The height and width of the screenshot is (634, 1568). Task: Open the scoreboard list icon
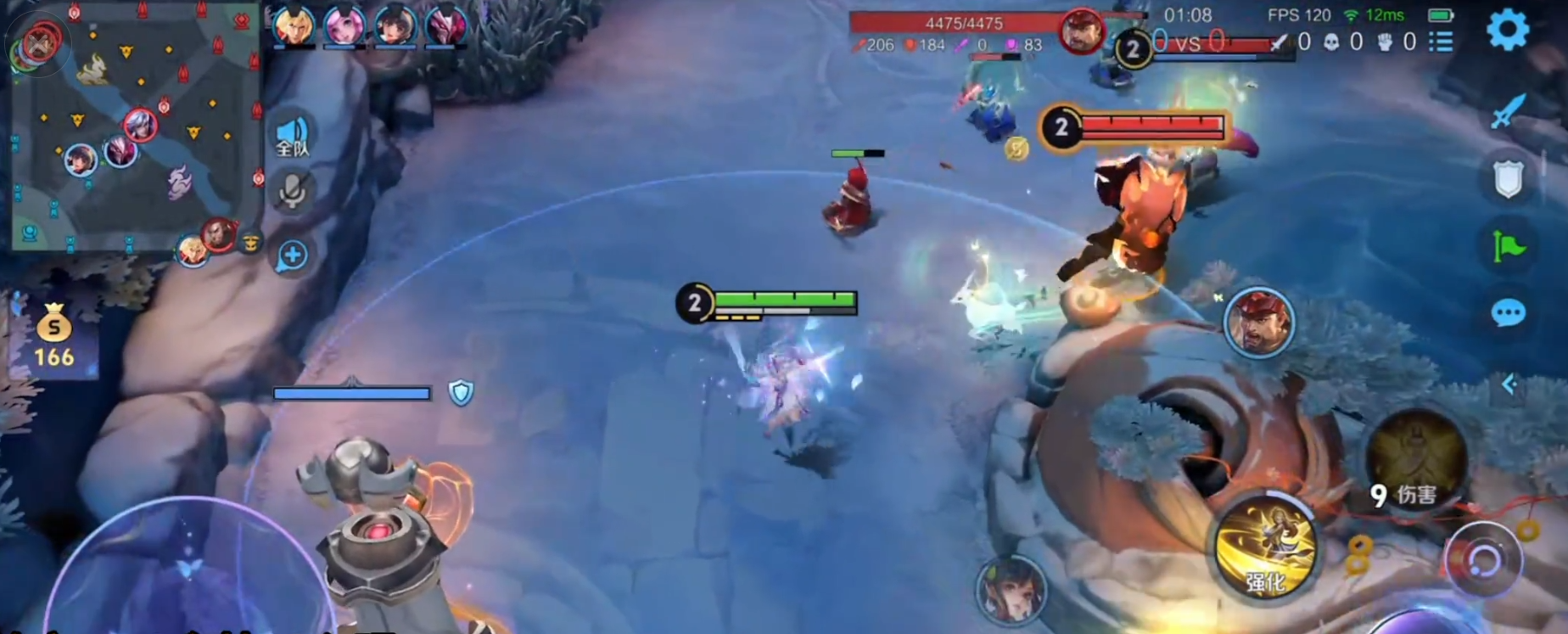tap(1441, 41)
